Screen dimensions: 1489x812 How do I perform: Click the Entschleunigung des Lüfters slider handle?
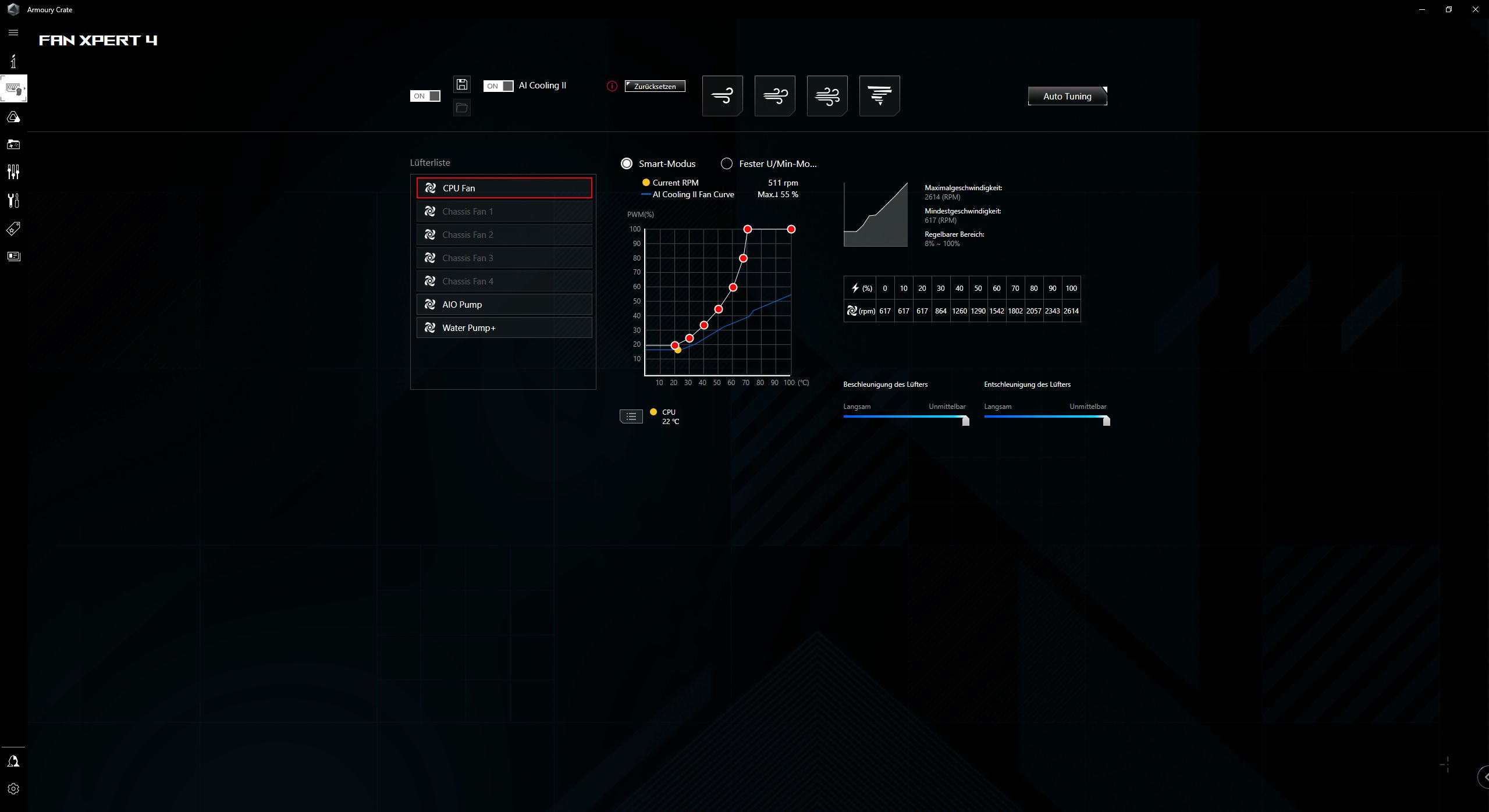pyautogui.click(x=1106, y=421)
